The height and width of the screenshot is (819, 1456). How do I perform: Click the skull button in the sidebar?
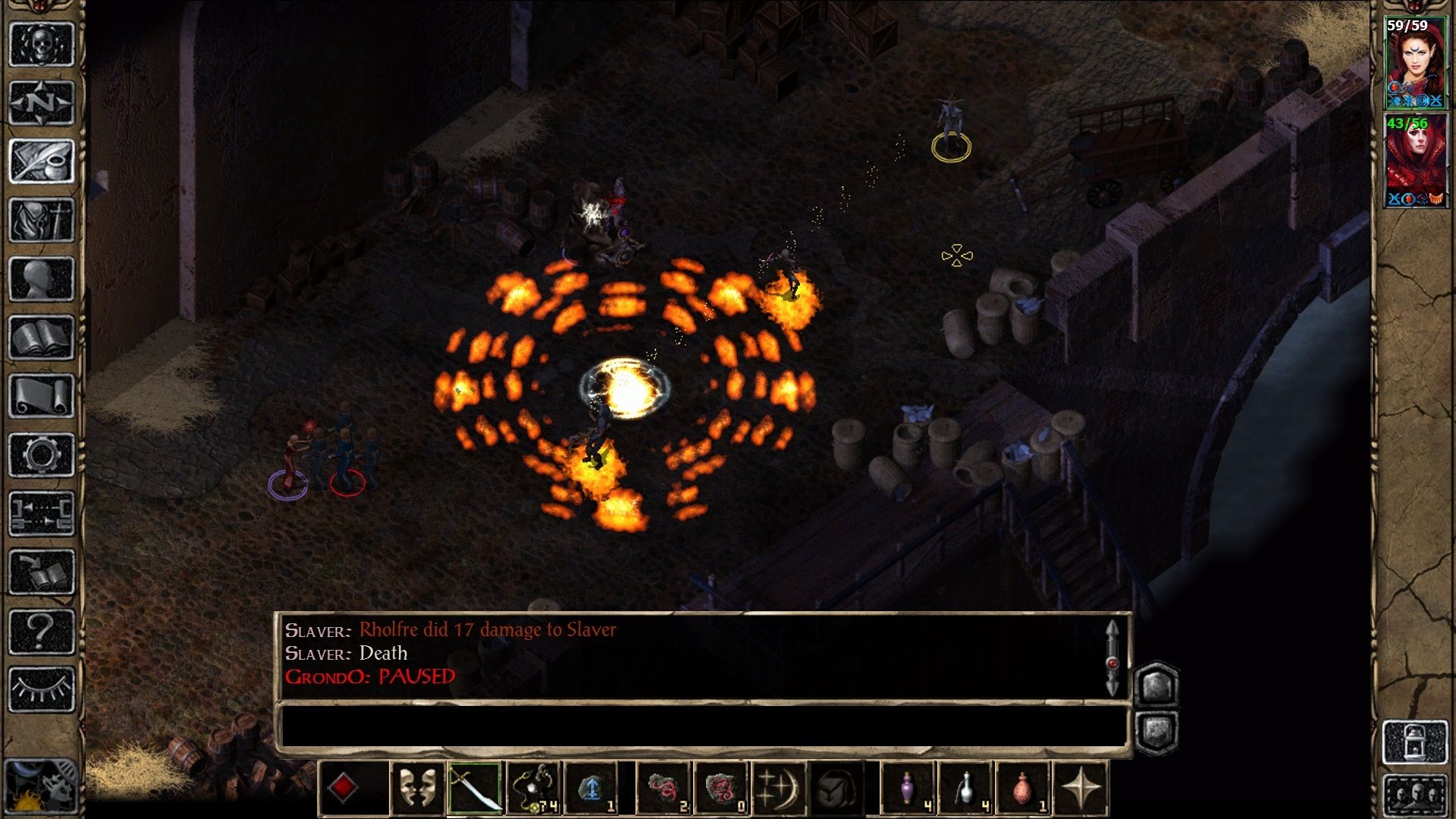coord(42,44)
